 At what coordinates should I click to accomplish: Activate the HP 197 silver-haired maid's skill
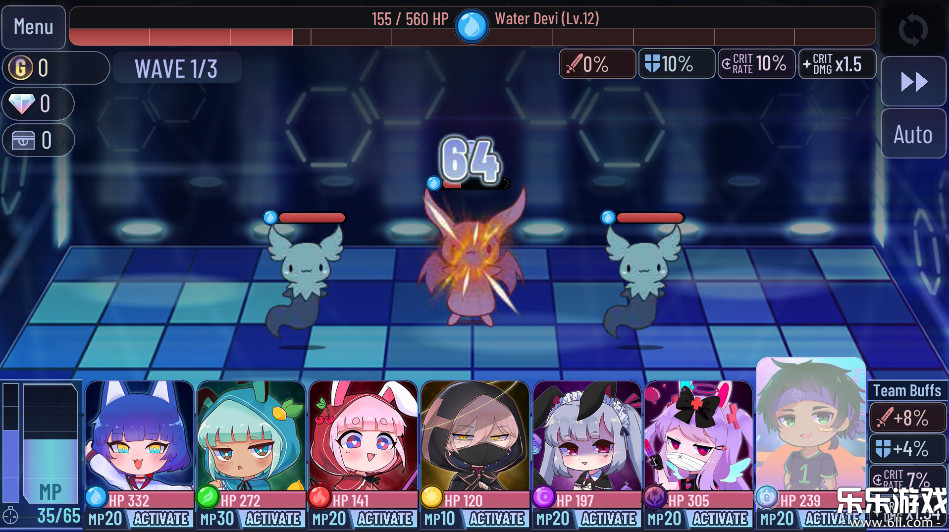[609, 519]
